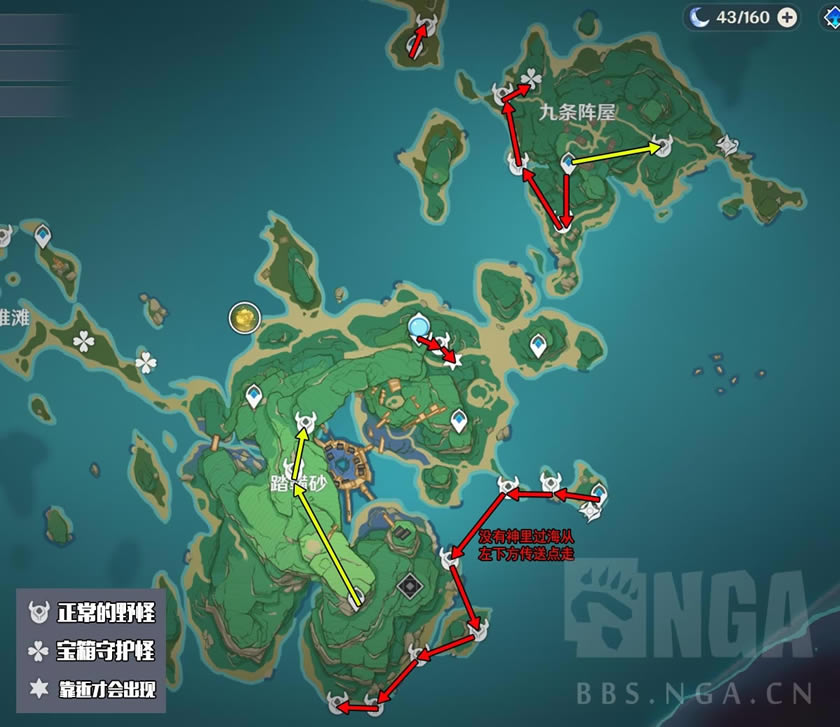Click the blue crystal icon beside the resin counter

point(701,17)
